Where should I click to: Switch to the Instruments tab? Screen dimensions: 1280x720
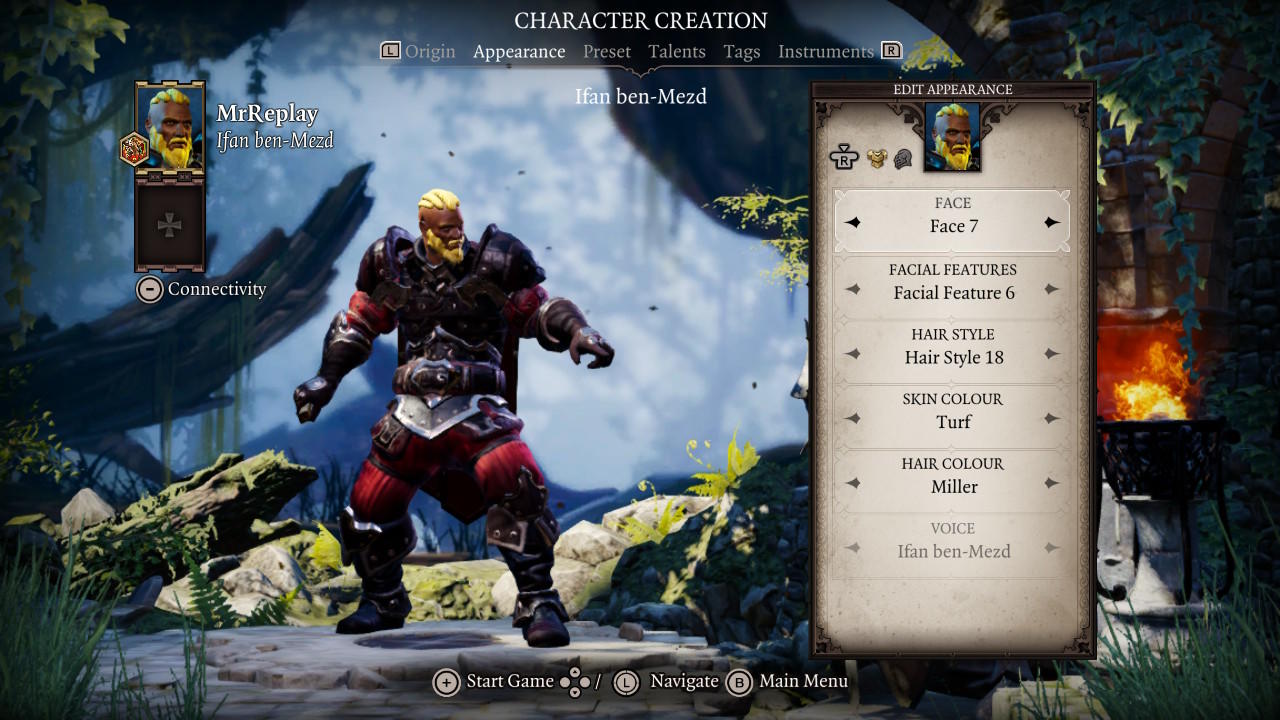click(825, 51)
